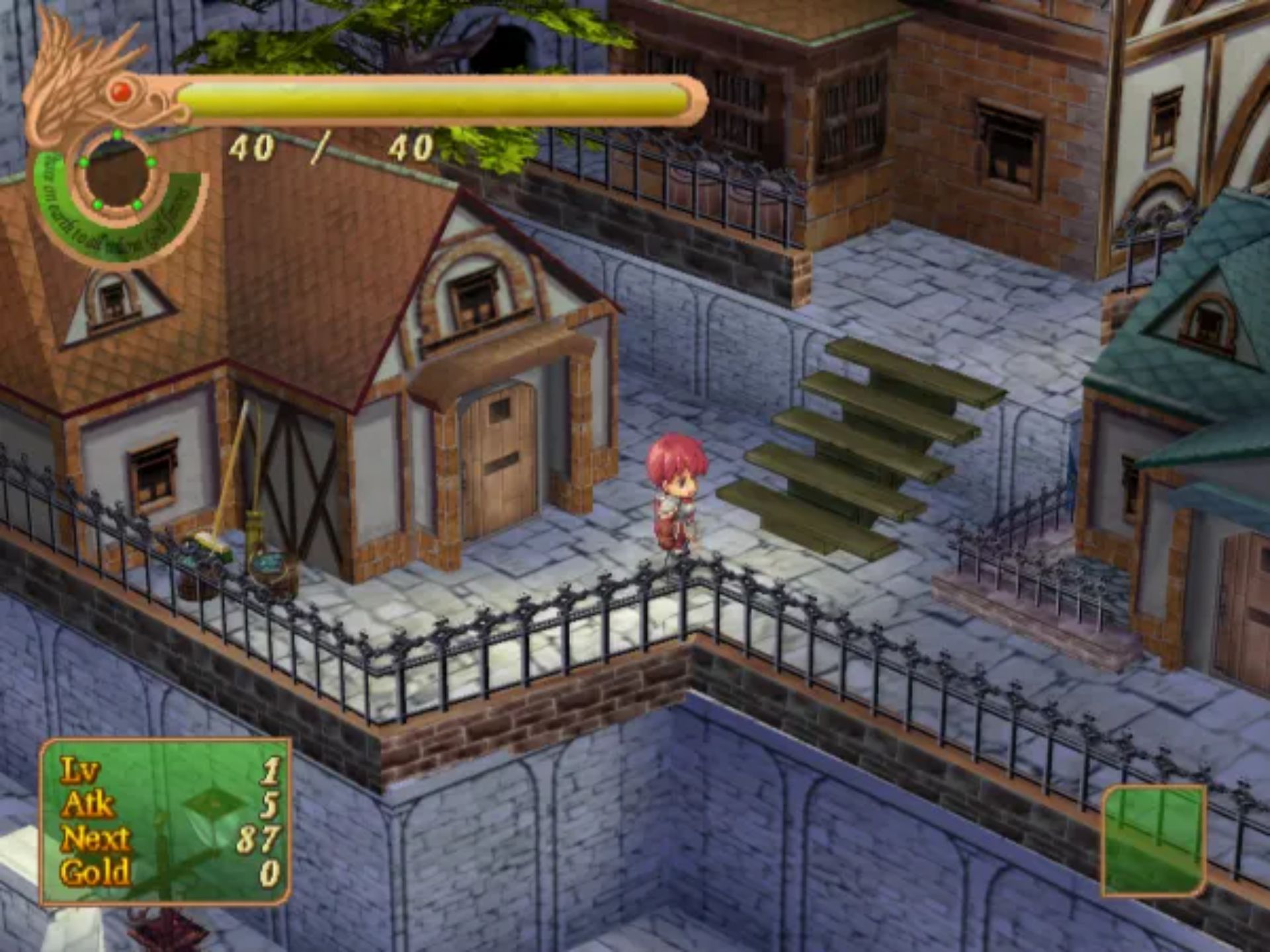Image resolution: width=1270 pixels, height=952 pixels.
Task: Toggle the bottom-right green node on the compass
Action: (x=138, y=205)
